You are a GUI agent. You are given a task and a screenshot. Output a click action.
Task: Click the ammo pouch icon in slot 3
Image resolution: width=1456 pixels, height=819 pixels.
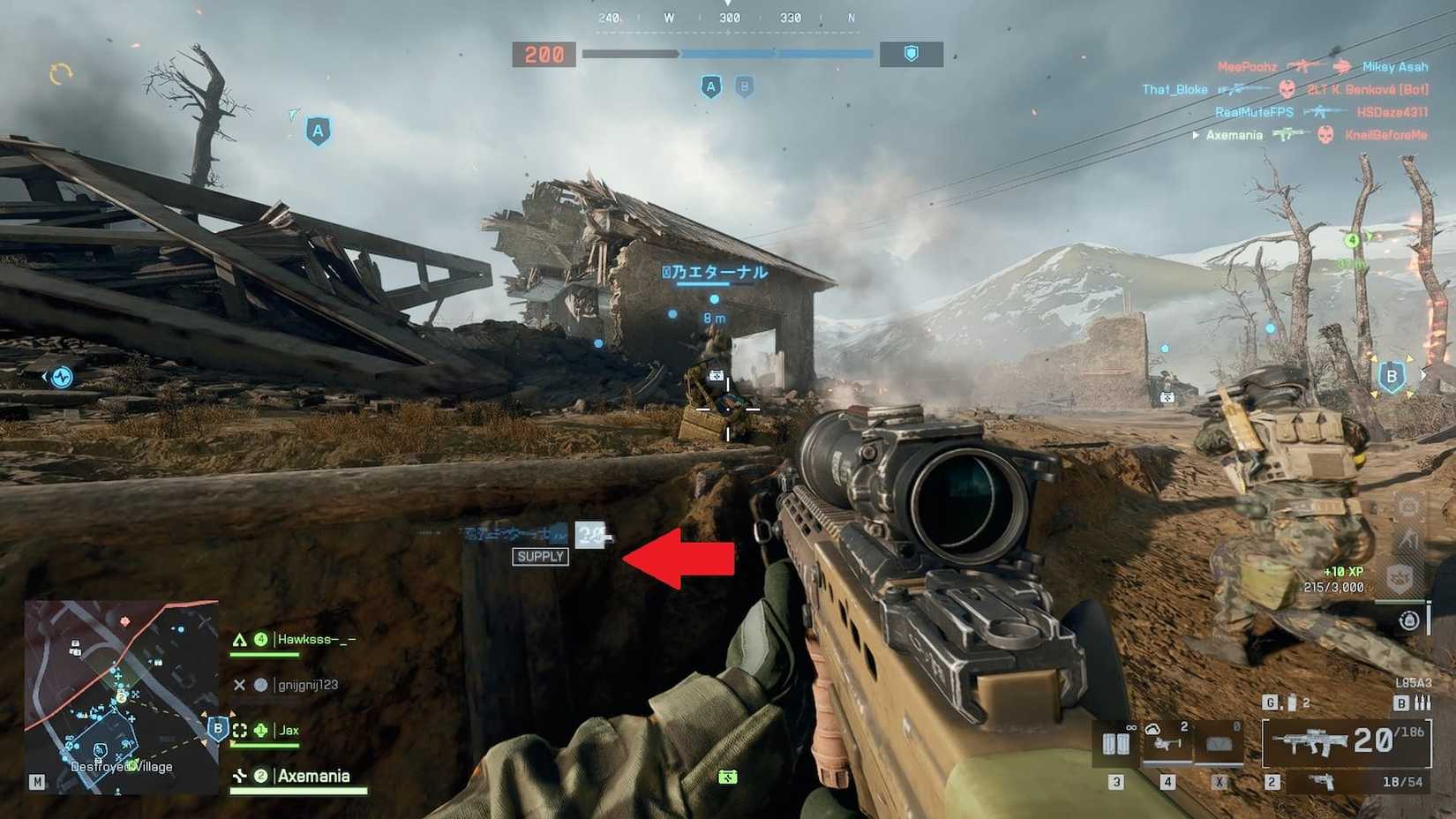pos(1115,742)
